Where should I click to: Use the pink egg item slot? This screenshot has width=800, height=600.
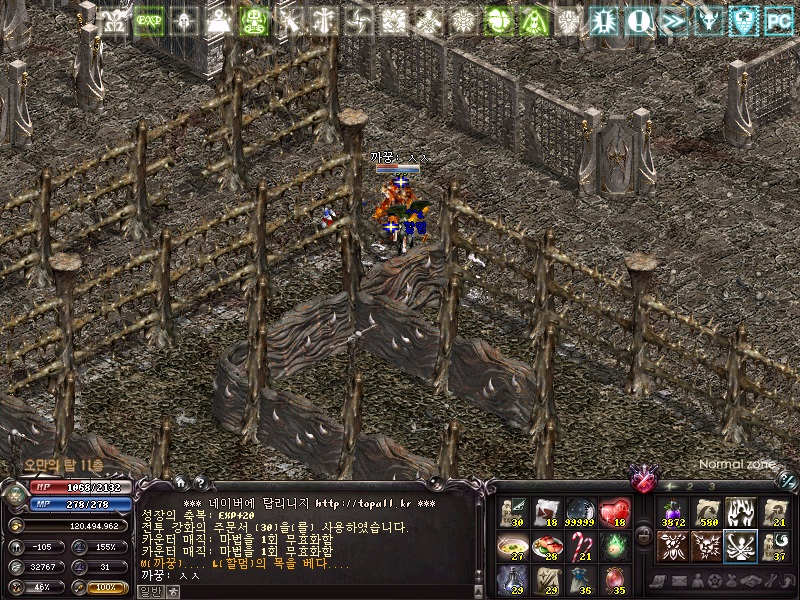pos(615,579)
